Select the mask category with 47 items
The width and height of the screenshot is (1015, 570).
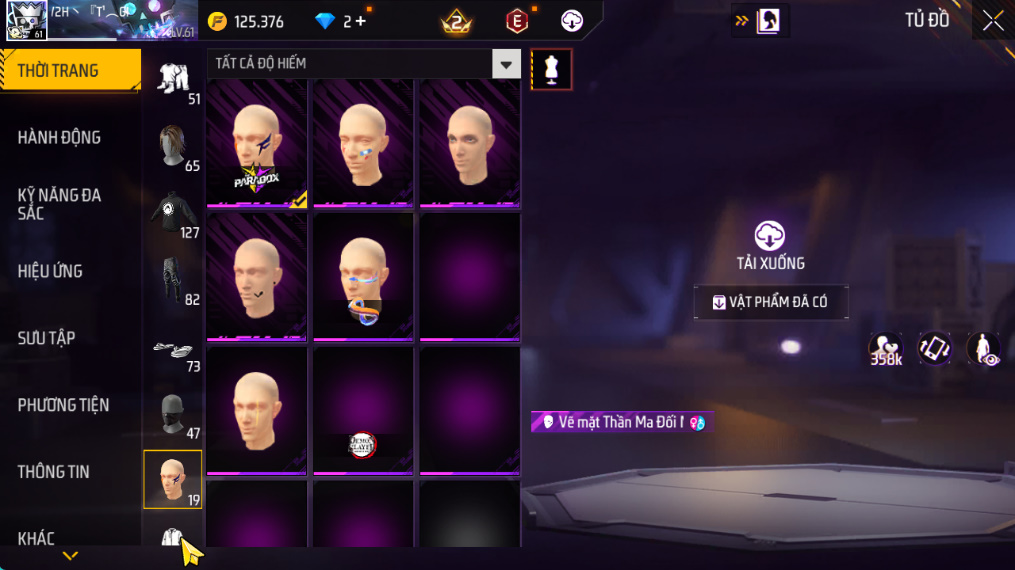(174, 415)
